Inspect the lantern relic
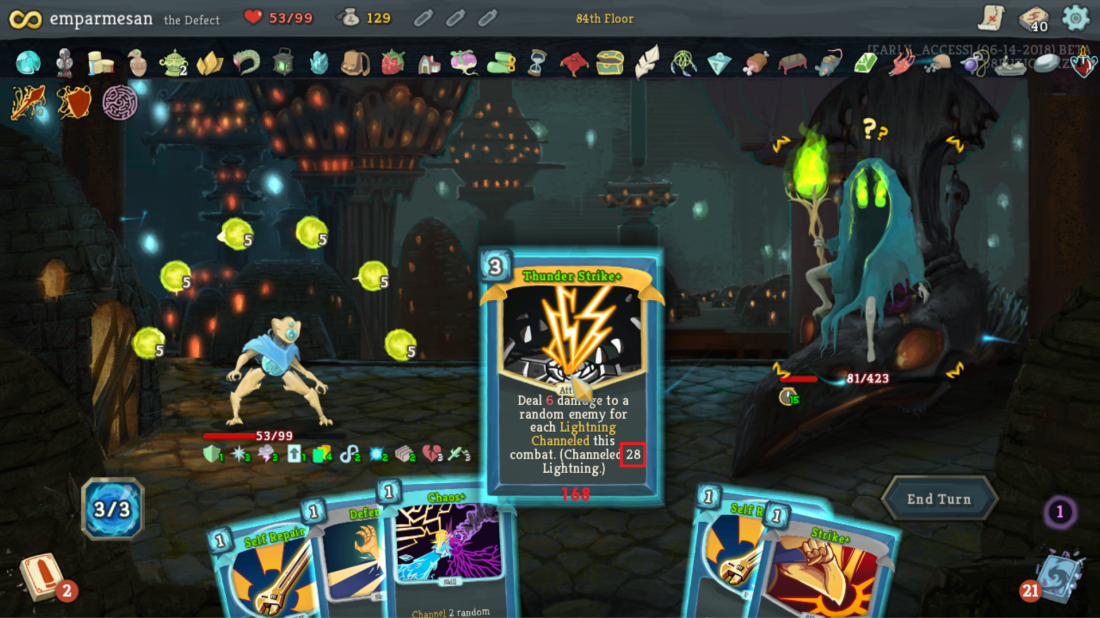1100x618 pixels. tap(283, 62)
